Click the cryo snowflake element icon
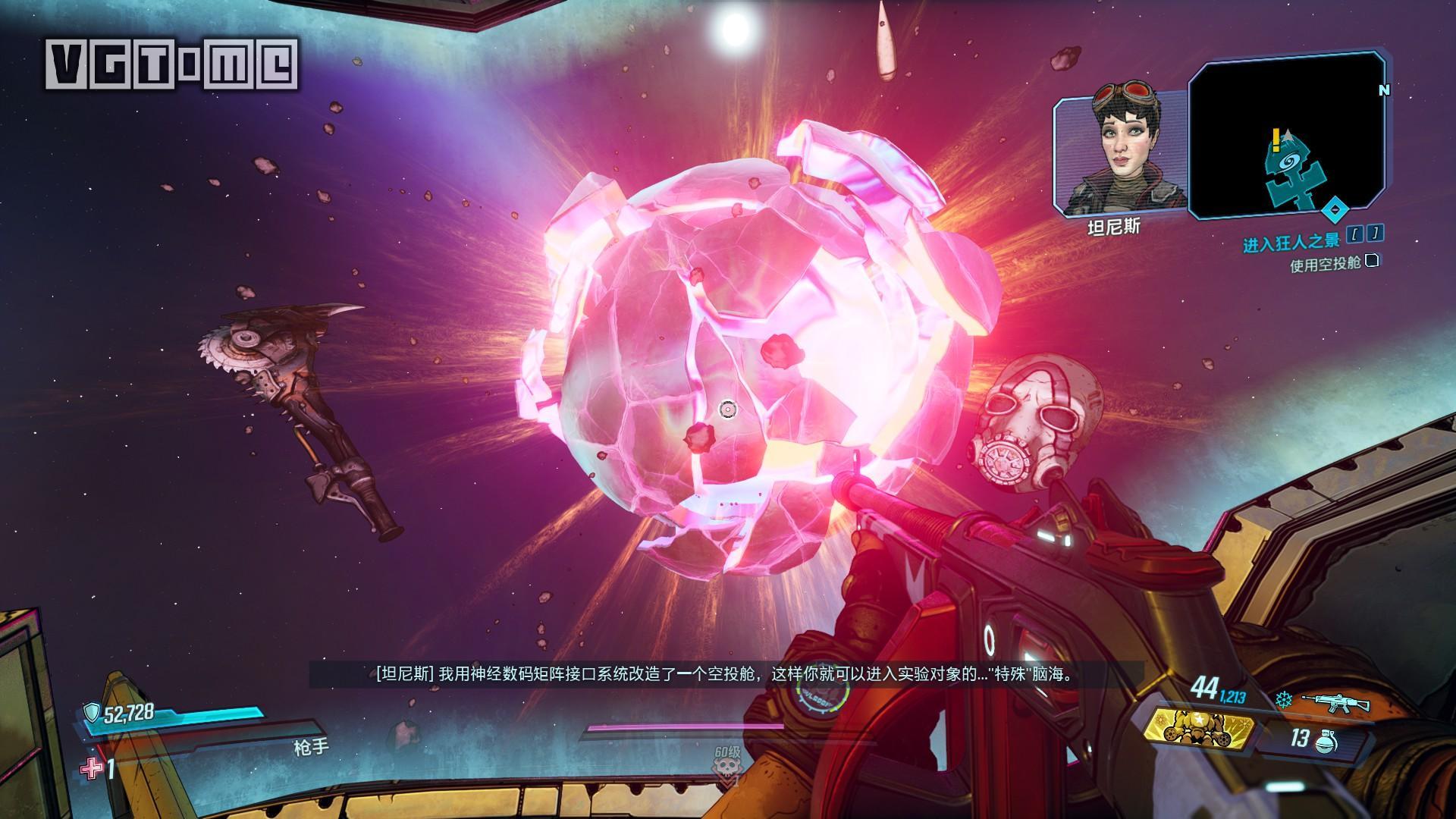Screen dimensions: 1456x819 tap(1284, 701)
